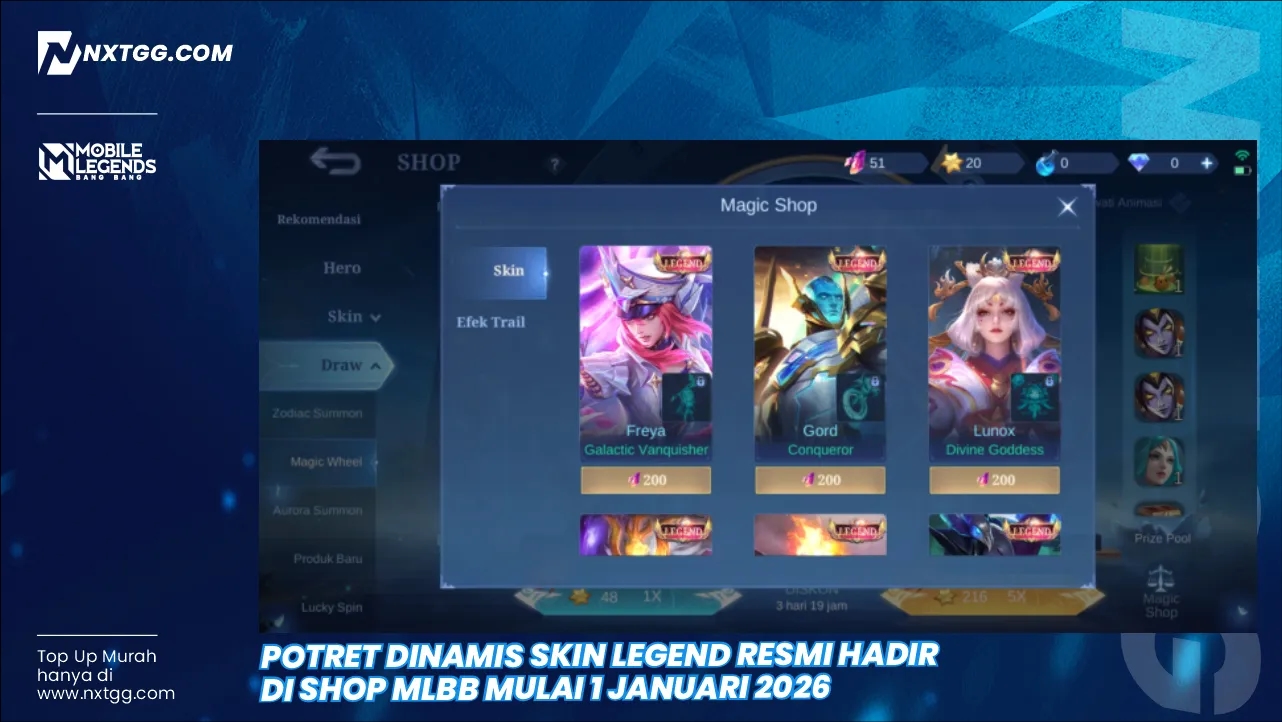The height and width of the screenshot is (722, 1282).
Task: Close the Magic Shop with the X
Action: (1066, 206)
